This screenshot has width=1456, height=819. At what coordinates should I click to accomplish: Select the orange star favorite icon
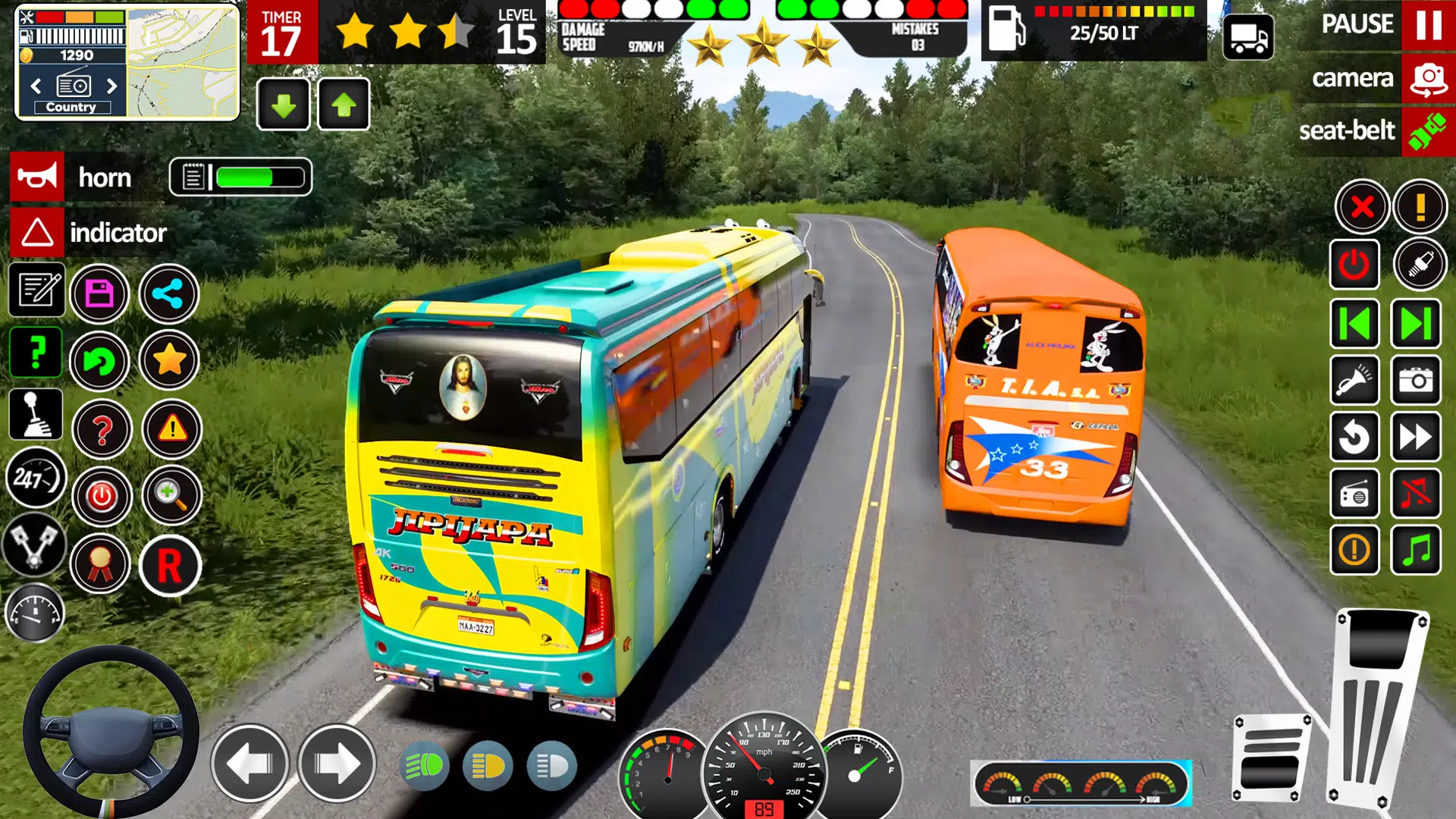(169, 360)
